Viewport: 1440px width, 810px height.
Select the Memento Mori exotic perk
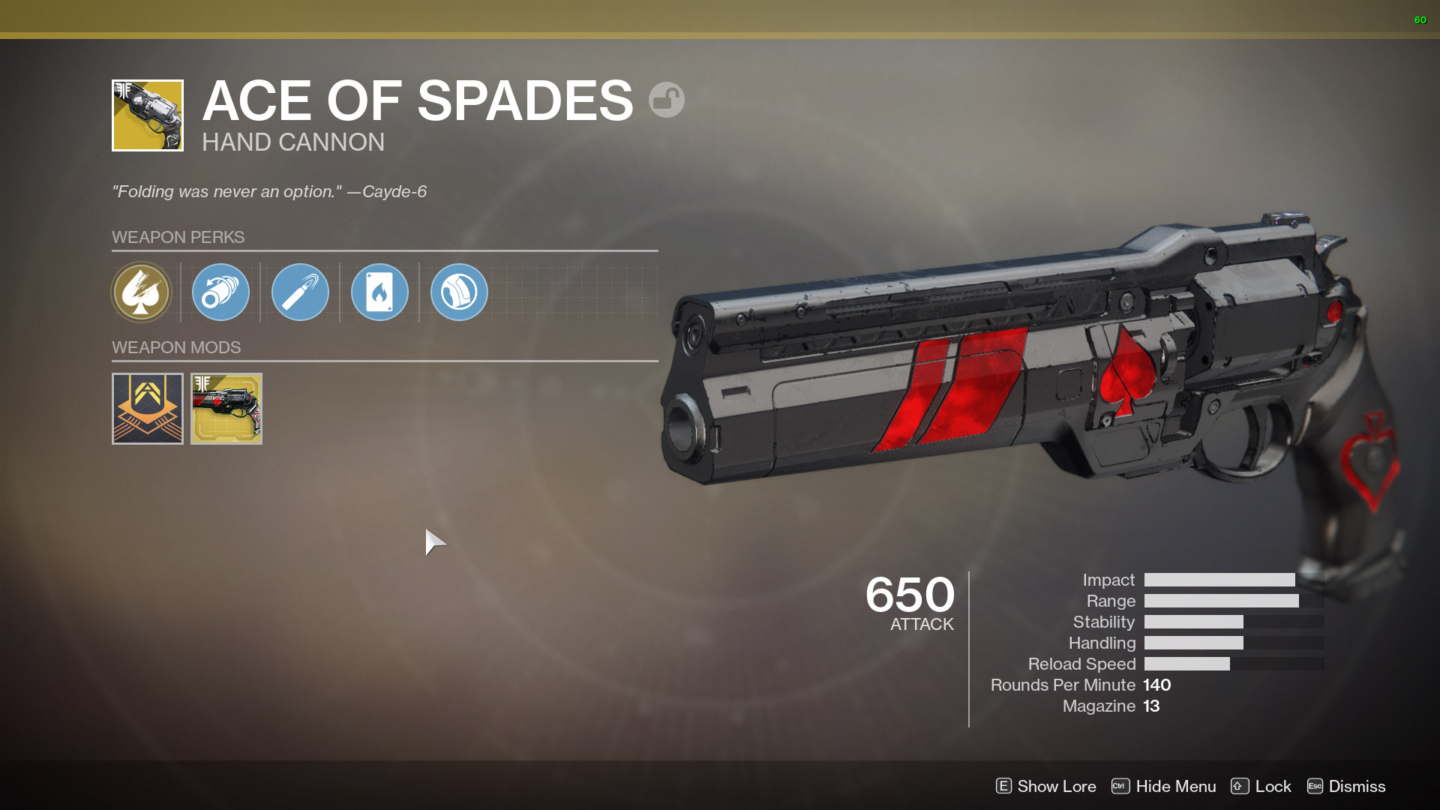pos(141,292)
